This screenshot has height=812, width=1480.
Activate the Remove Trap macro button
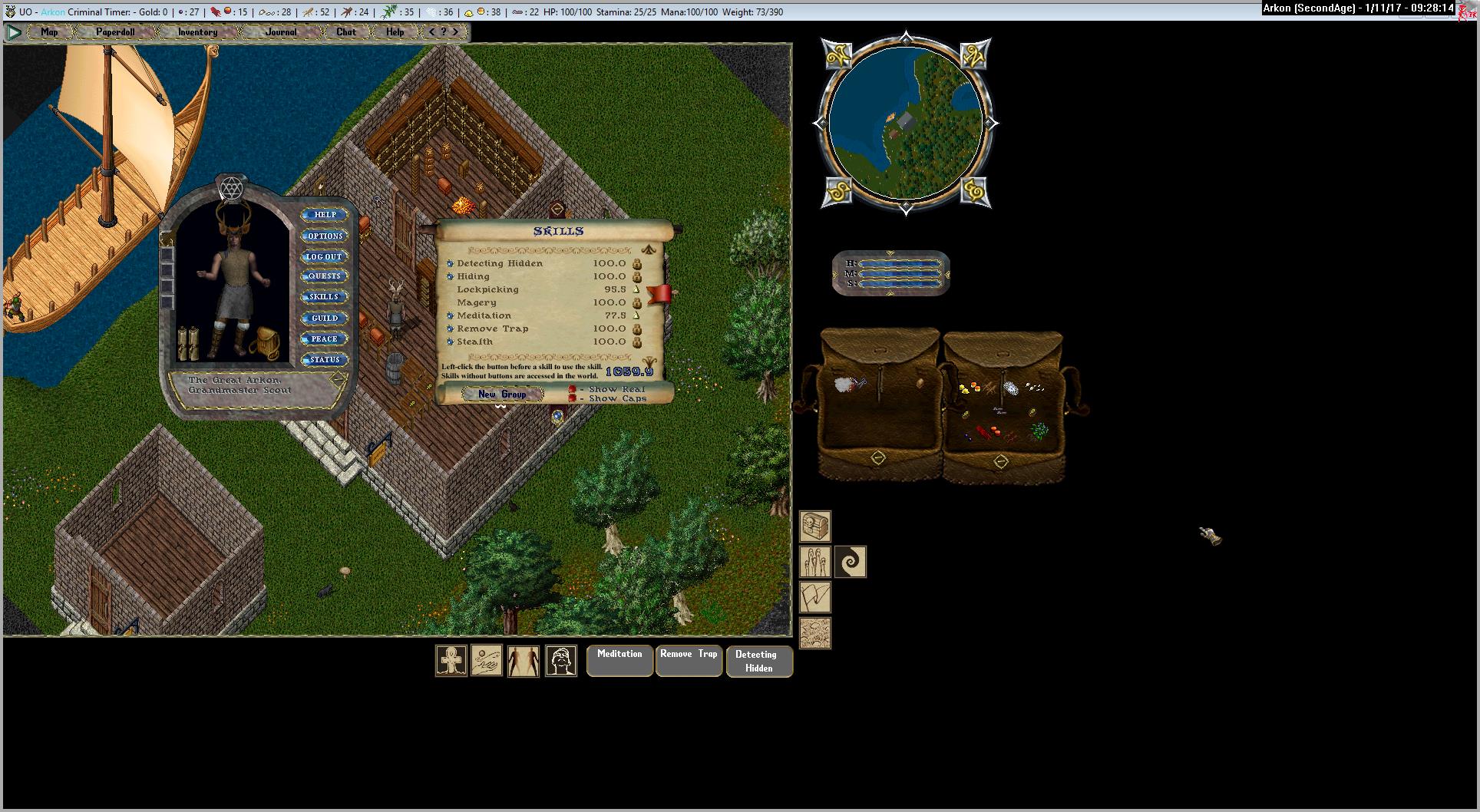689,660
